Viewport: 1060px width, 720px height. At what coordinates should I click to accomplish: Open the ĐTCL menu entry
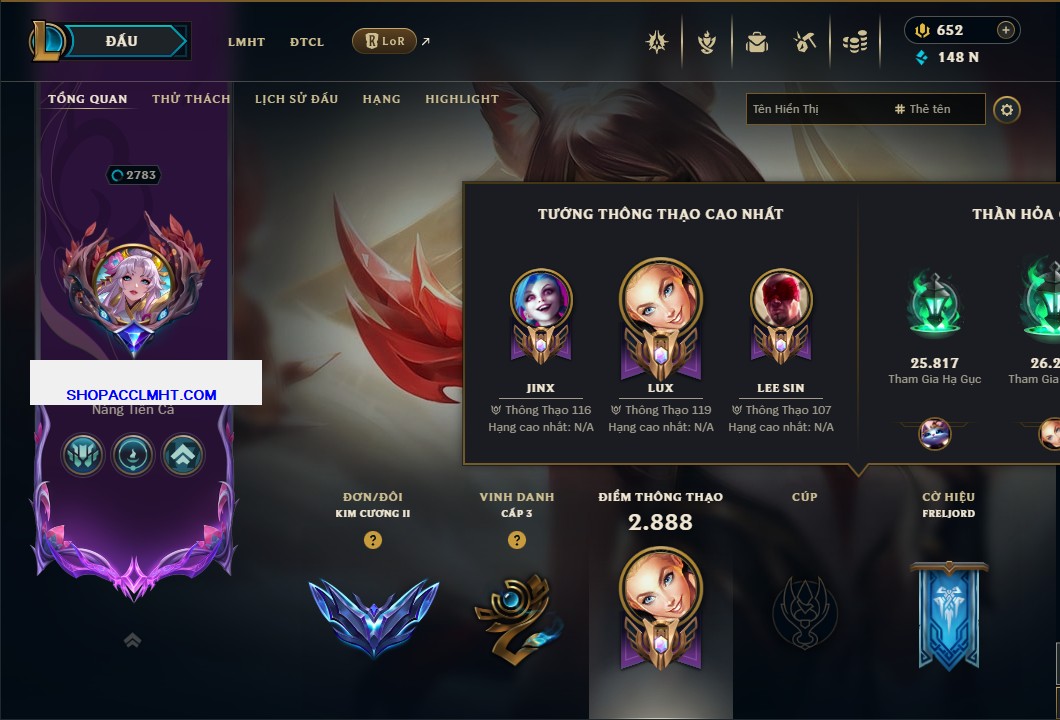(x=307, y=42)
